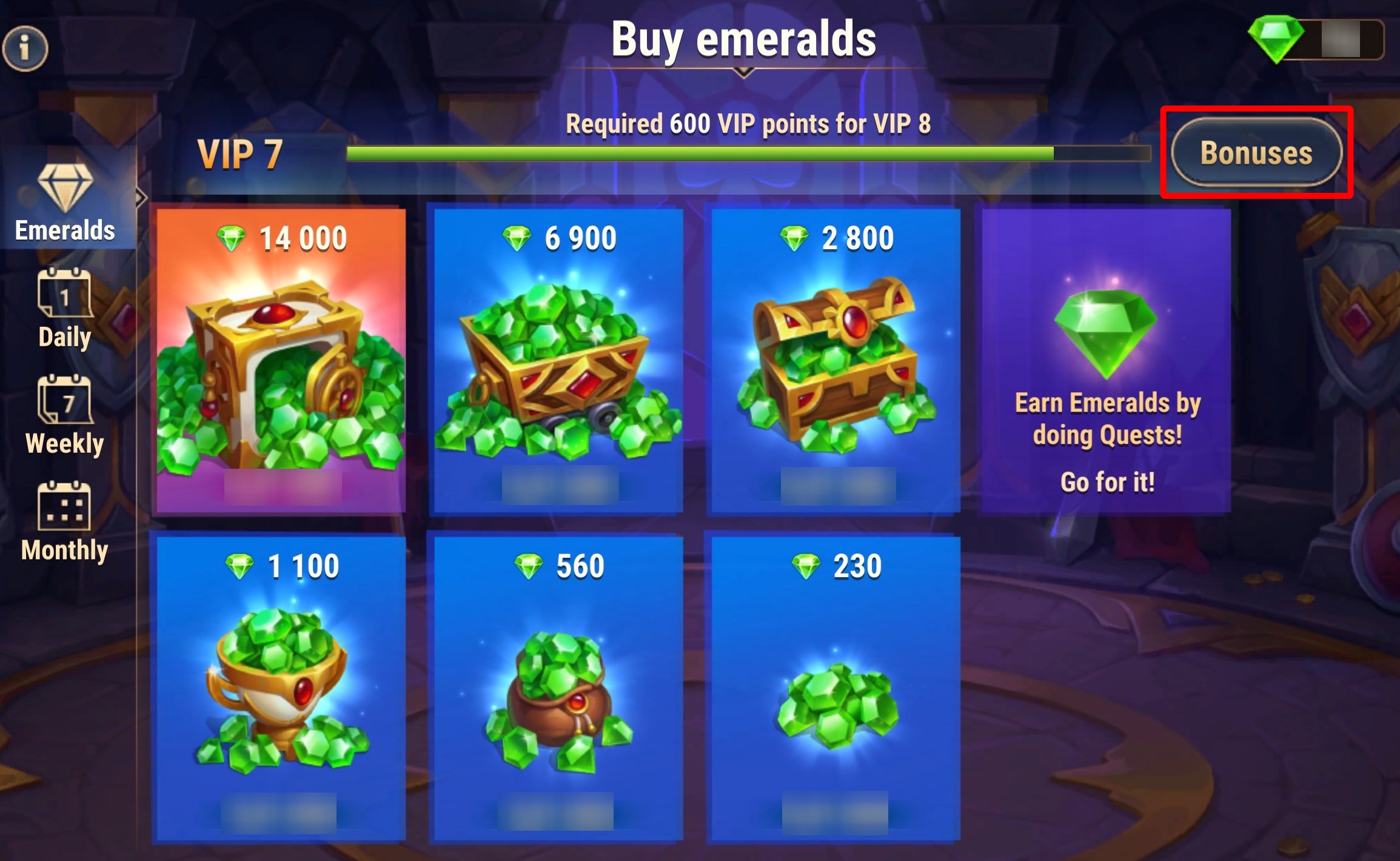Select the 2 800 emeralds chest pack

click(836, 361)
